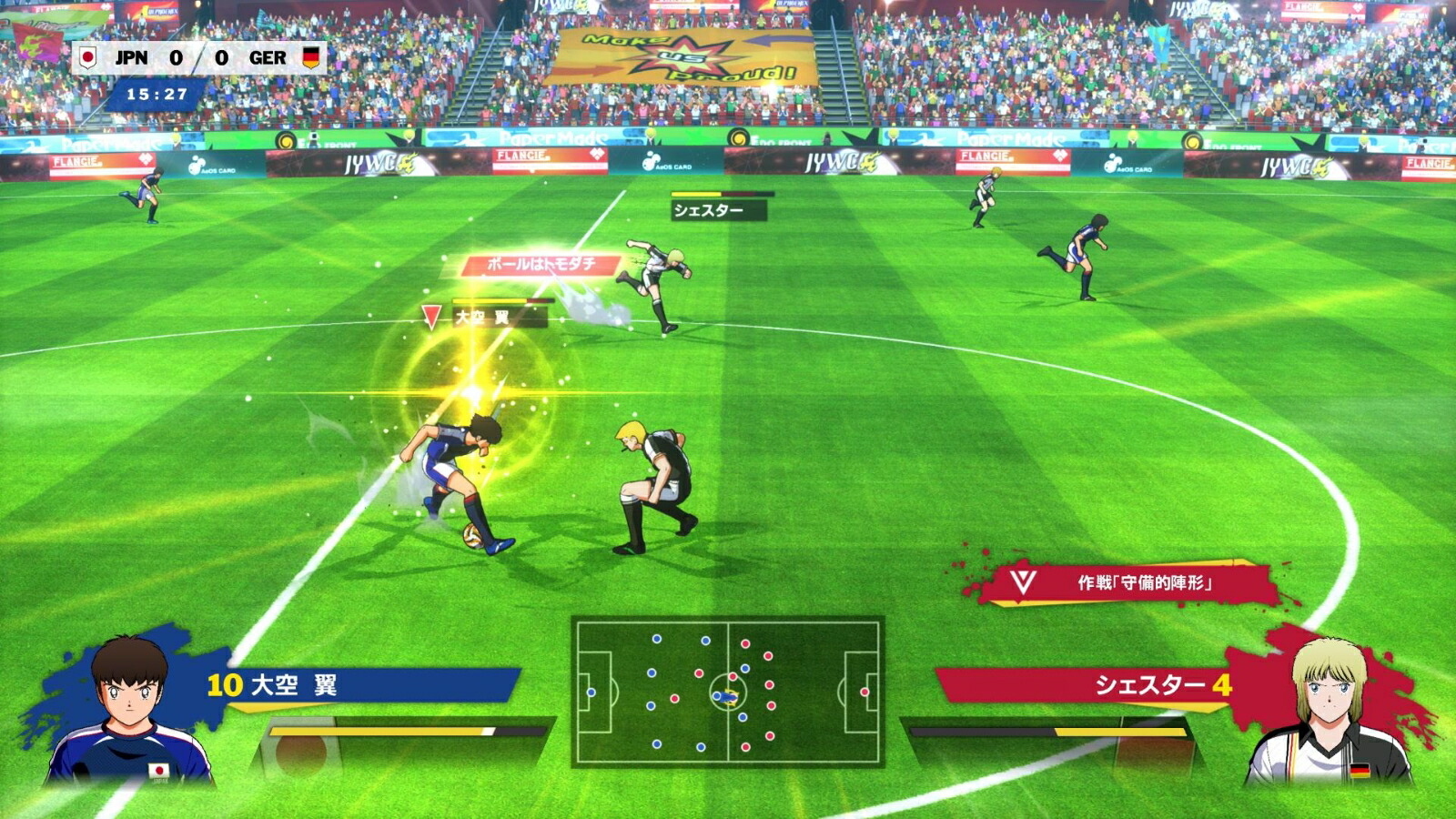Click the Japan flag icon in the scoreboard
The image size is (1456, 819).
[89, 55]
